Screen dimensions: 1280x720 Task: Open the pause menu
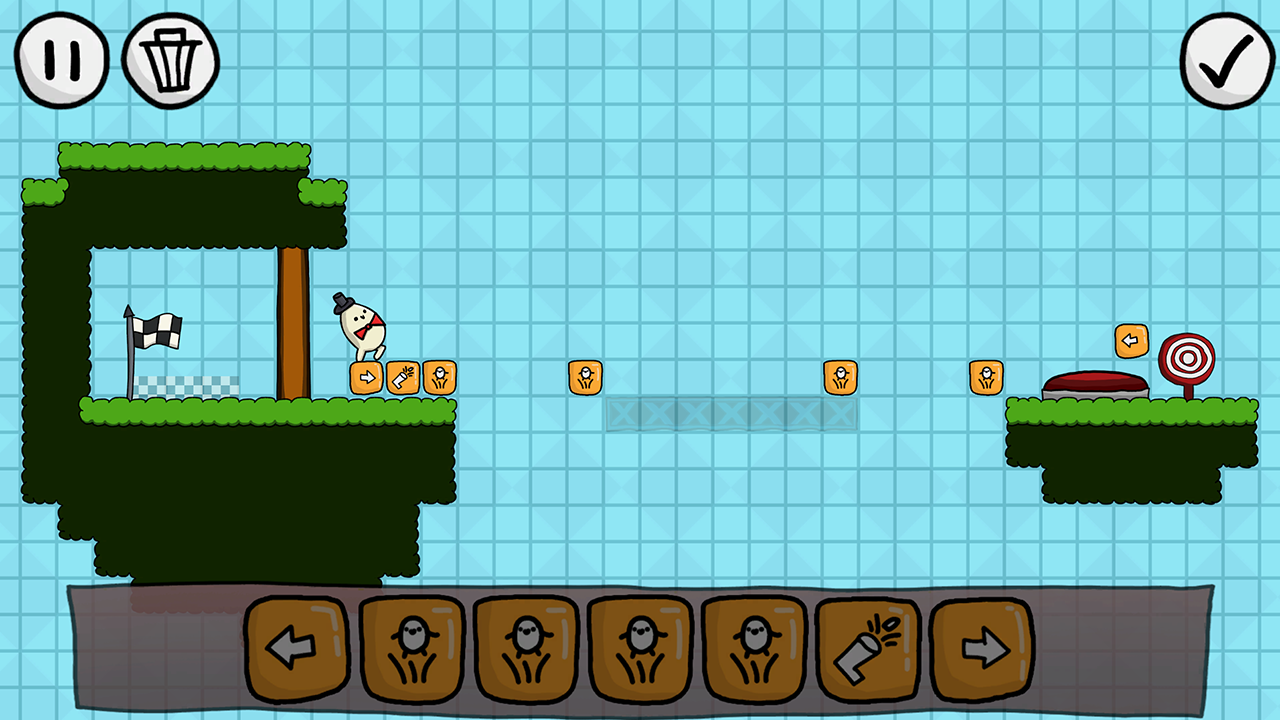62,58
